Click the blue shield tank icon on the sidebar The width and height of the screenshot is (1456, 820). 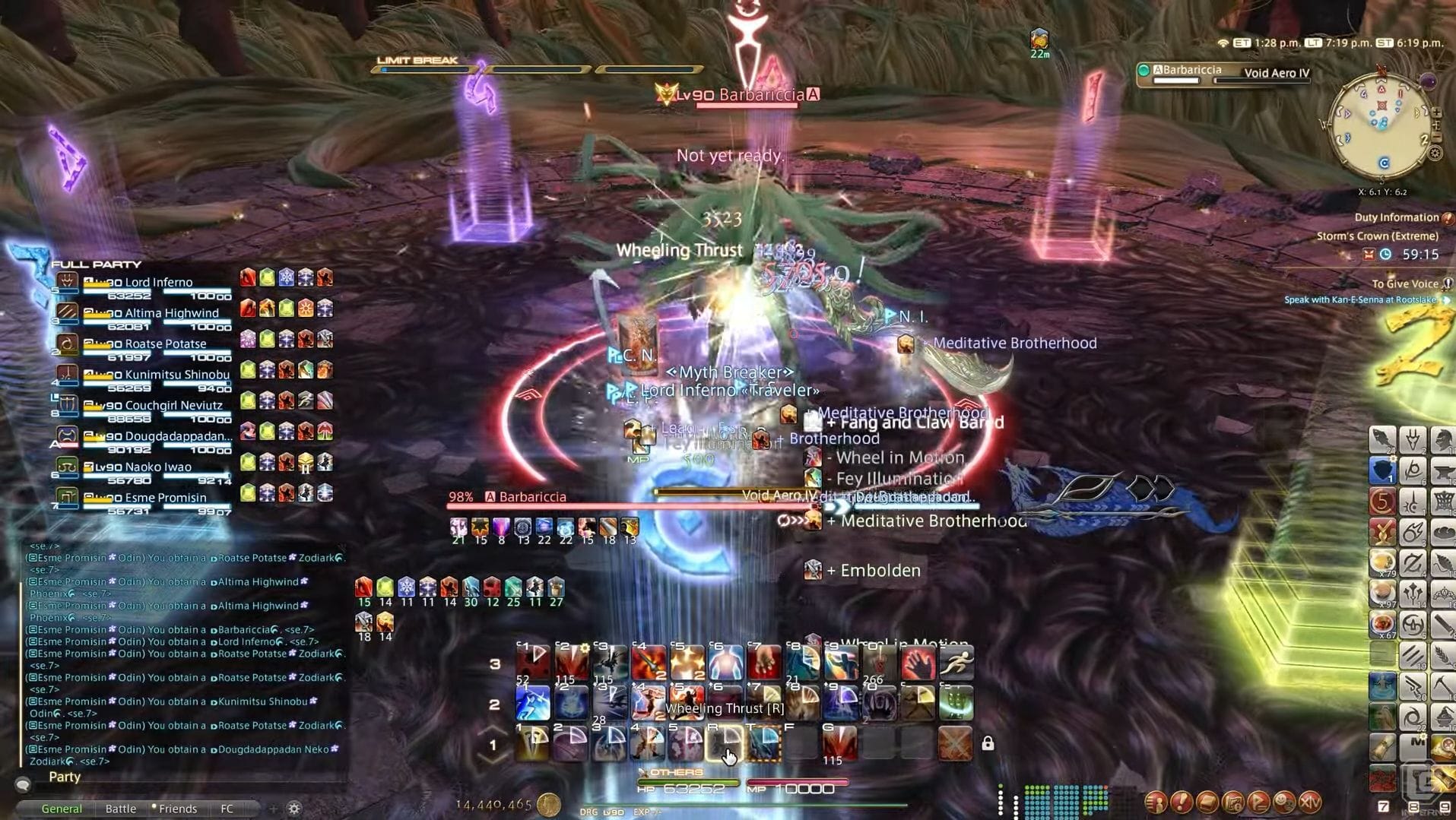click(1382, 470)
